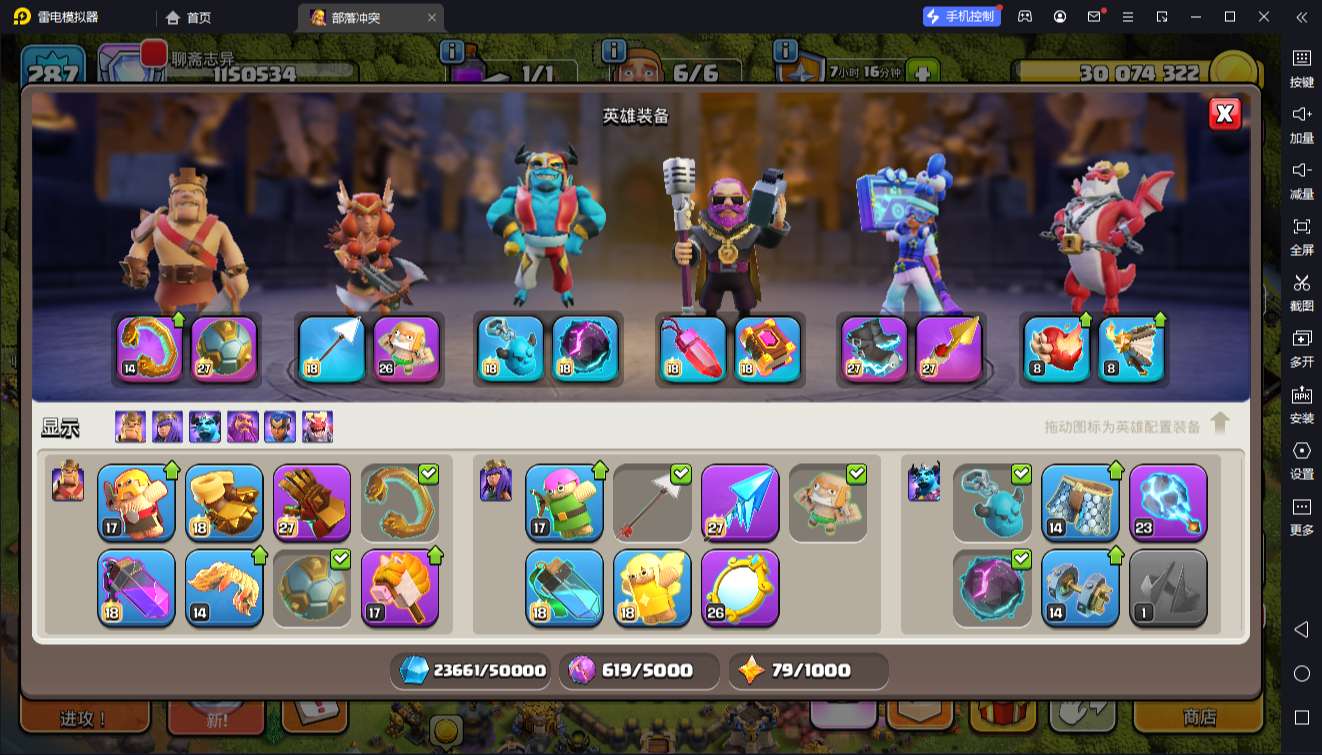Open Barbarian King's equipped Snake Bracelet slot
Screen dimensions: 1322x755
(150, 349)
